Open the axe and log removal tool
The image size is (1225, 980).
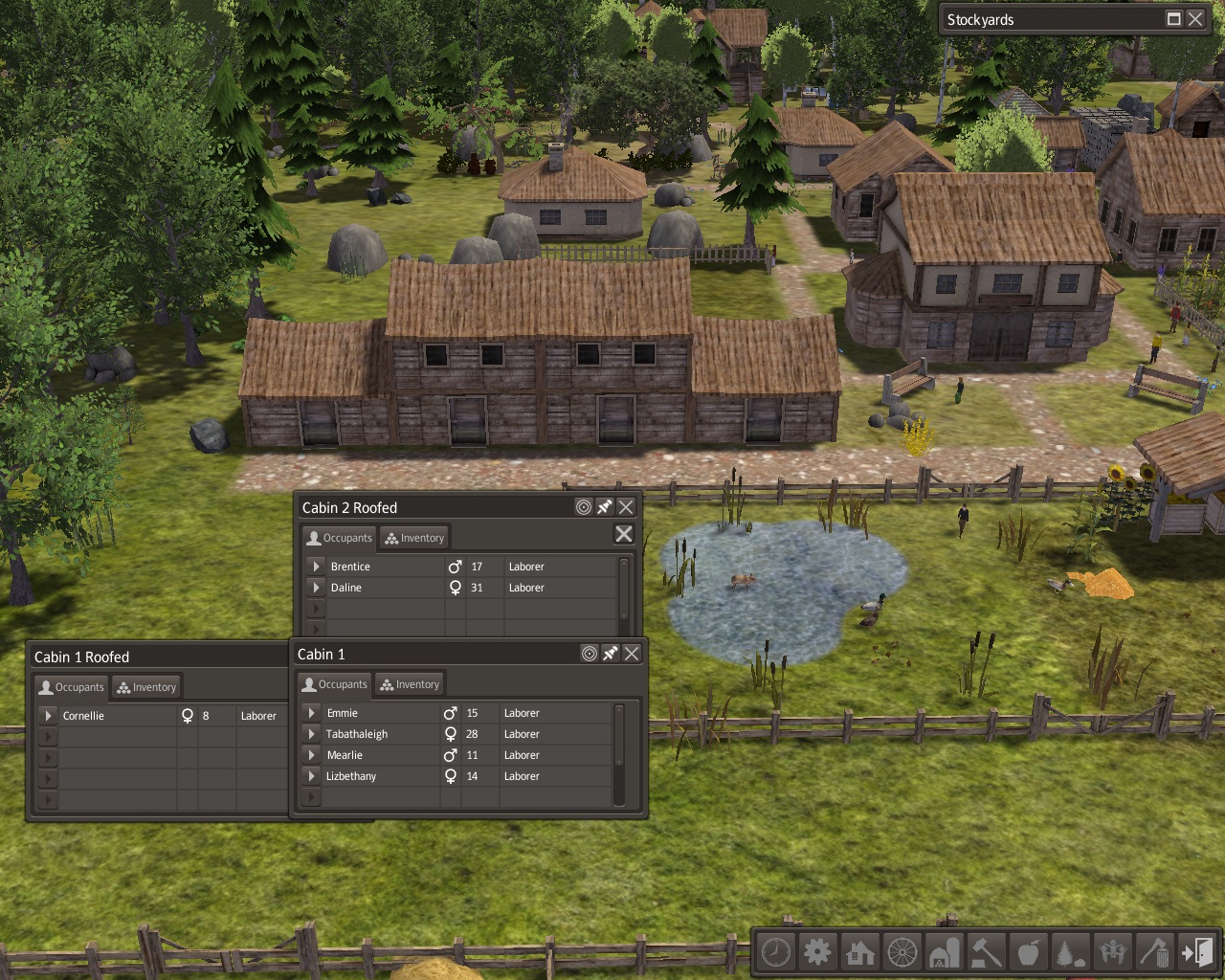1155,952
